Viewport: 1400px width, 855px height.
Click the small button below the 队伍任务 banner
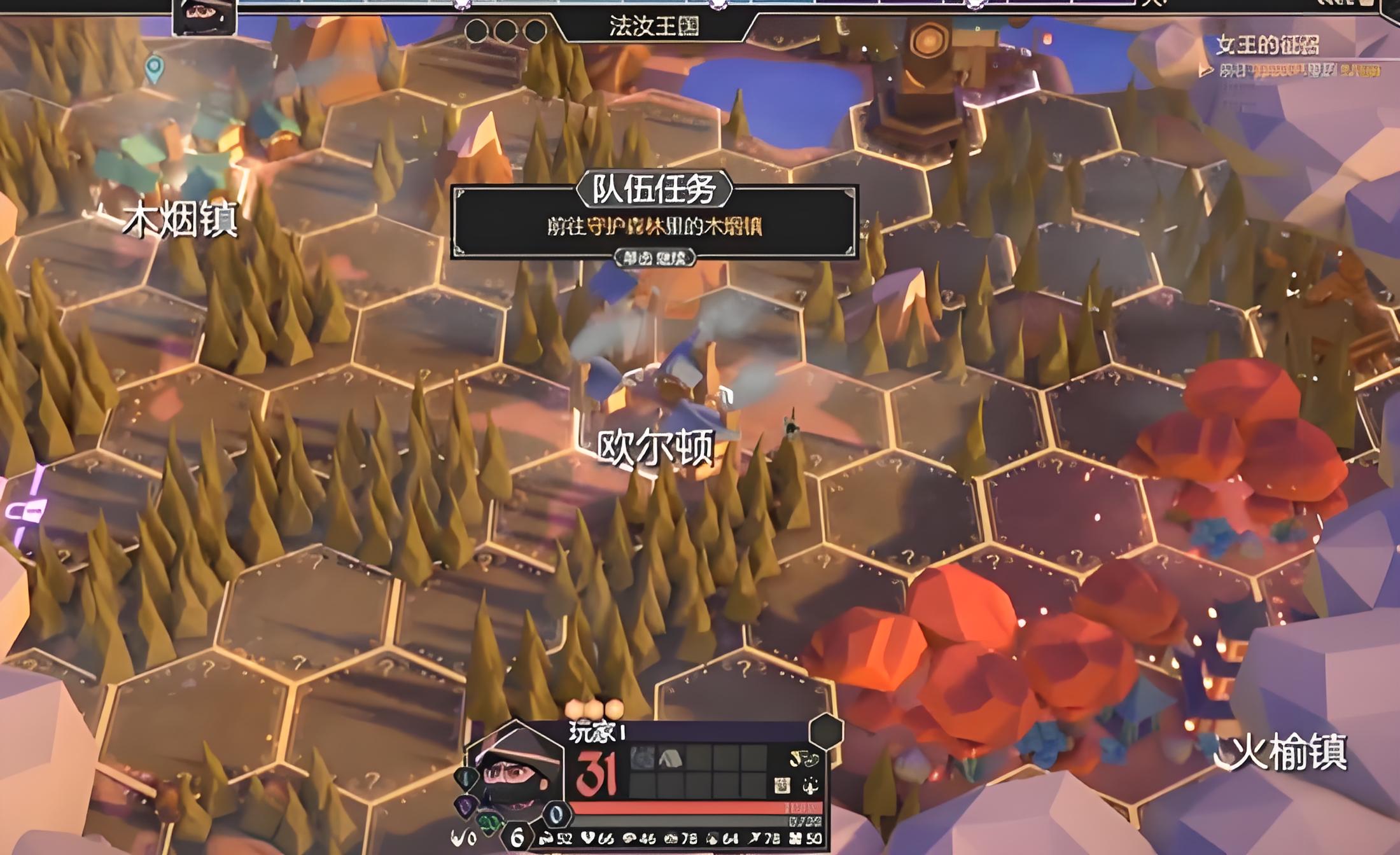[x=654, y=258]
